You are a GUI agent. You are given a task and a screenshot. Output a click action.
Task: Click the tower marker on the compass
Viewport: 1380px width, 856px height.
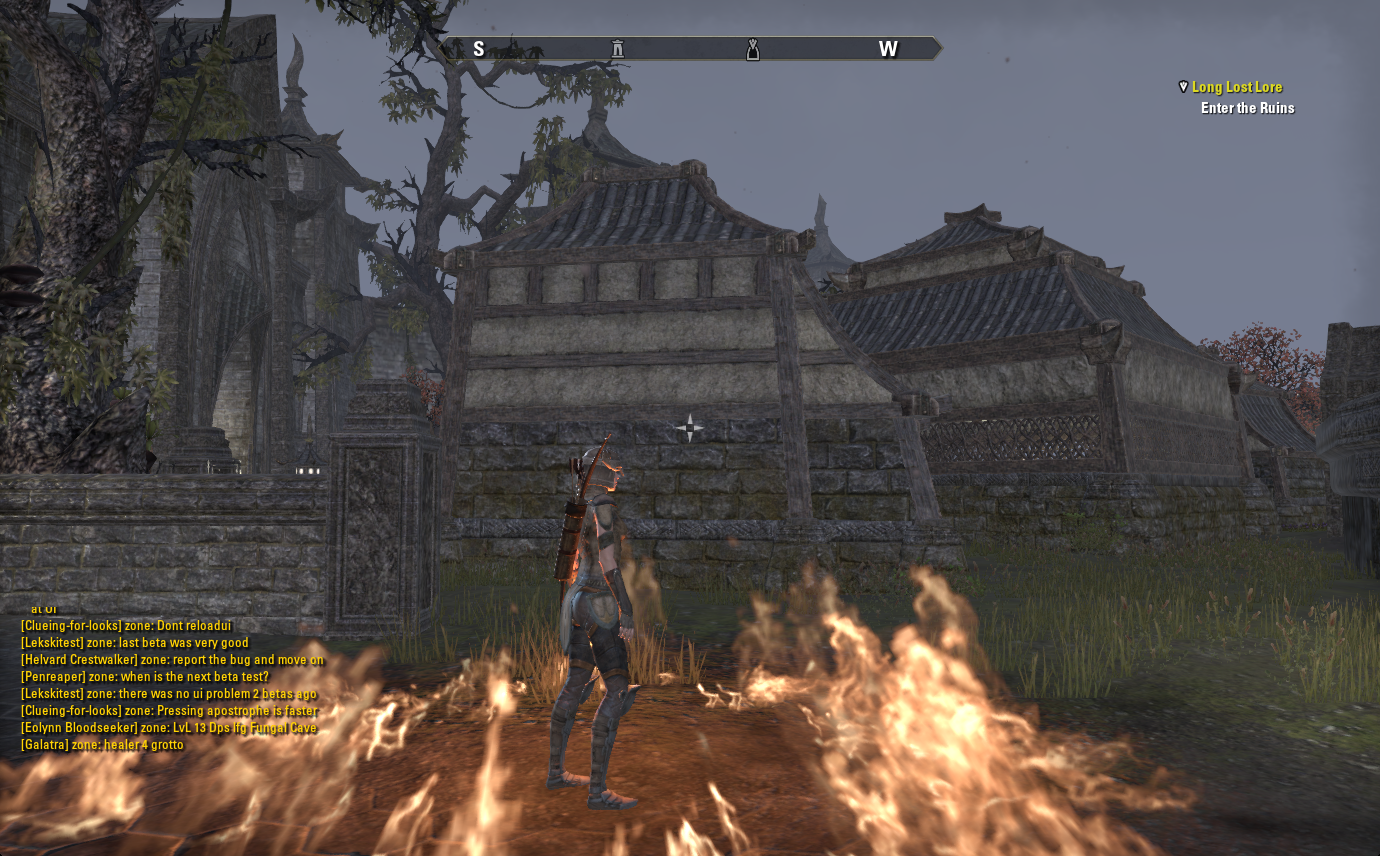pyautogui.click(x=617, y=49)
